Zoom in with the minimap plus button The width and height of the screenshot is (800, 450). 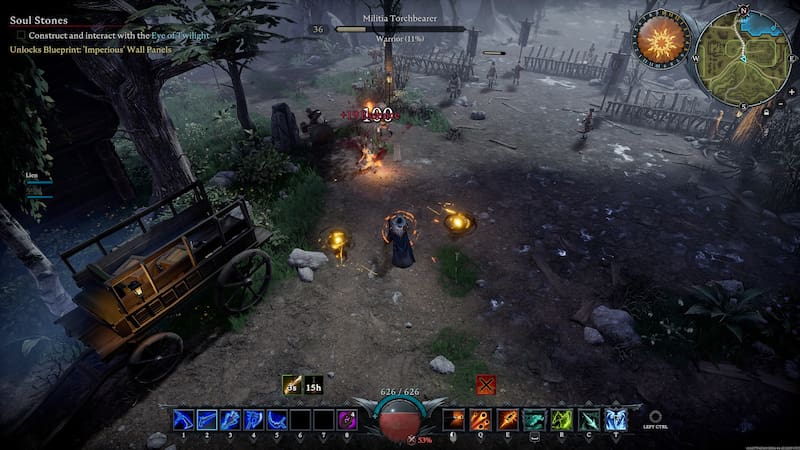[792, 91]
